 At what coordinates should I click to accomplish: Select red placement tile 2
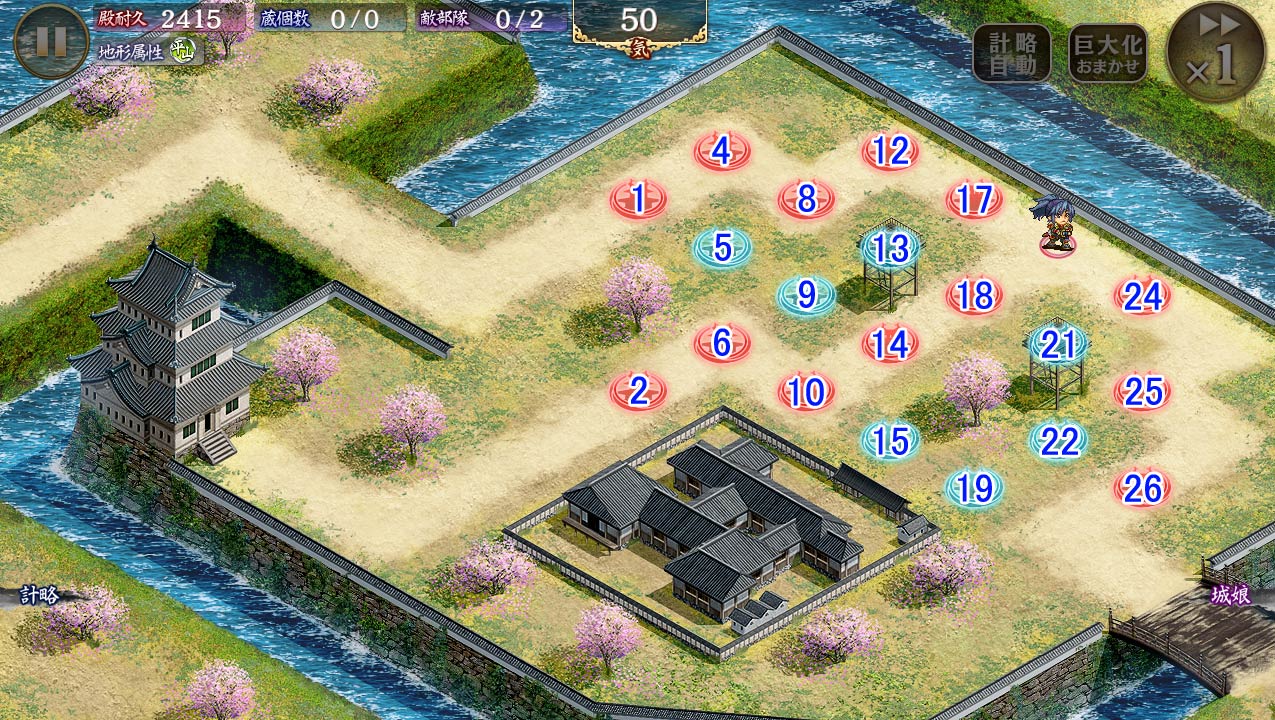[638, 391]
